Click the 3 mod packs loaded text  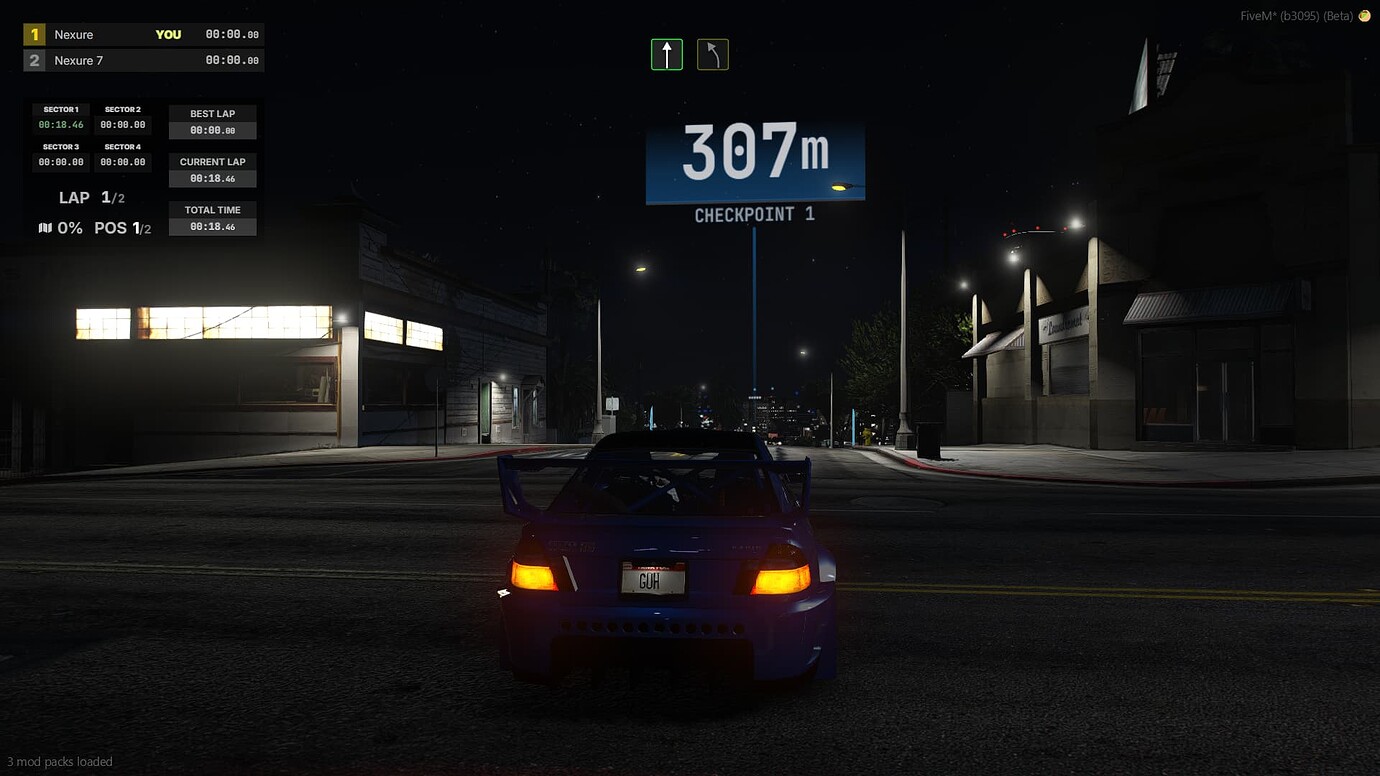click(60, 761)
